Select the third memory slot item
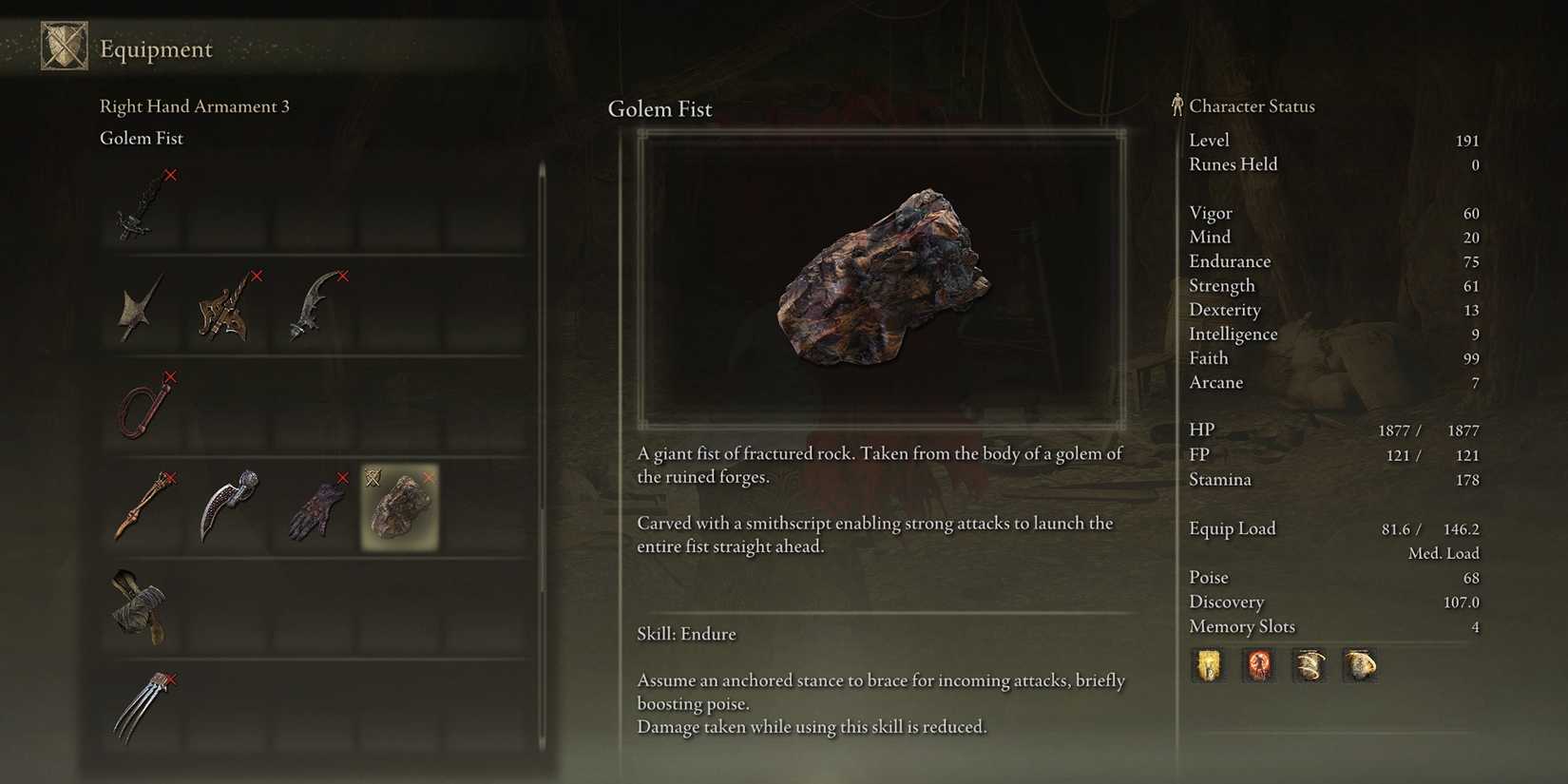This screenshot has width=1568, height=784. [1310, 665]
